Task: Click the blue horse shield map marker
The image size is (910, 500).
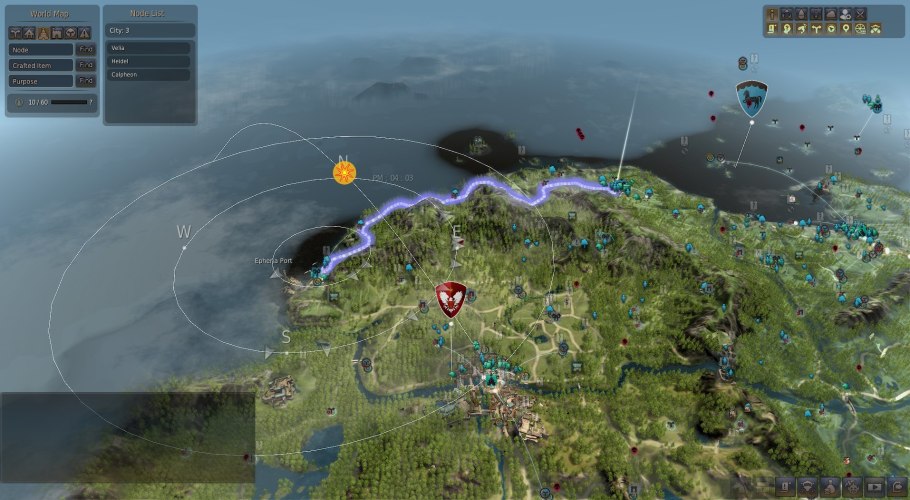Action: pos(751,98)
